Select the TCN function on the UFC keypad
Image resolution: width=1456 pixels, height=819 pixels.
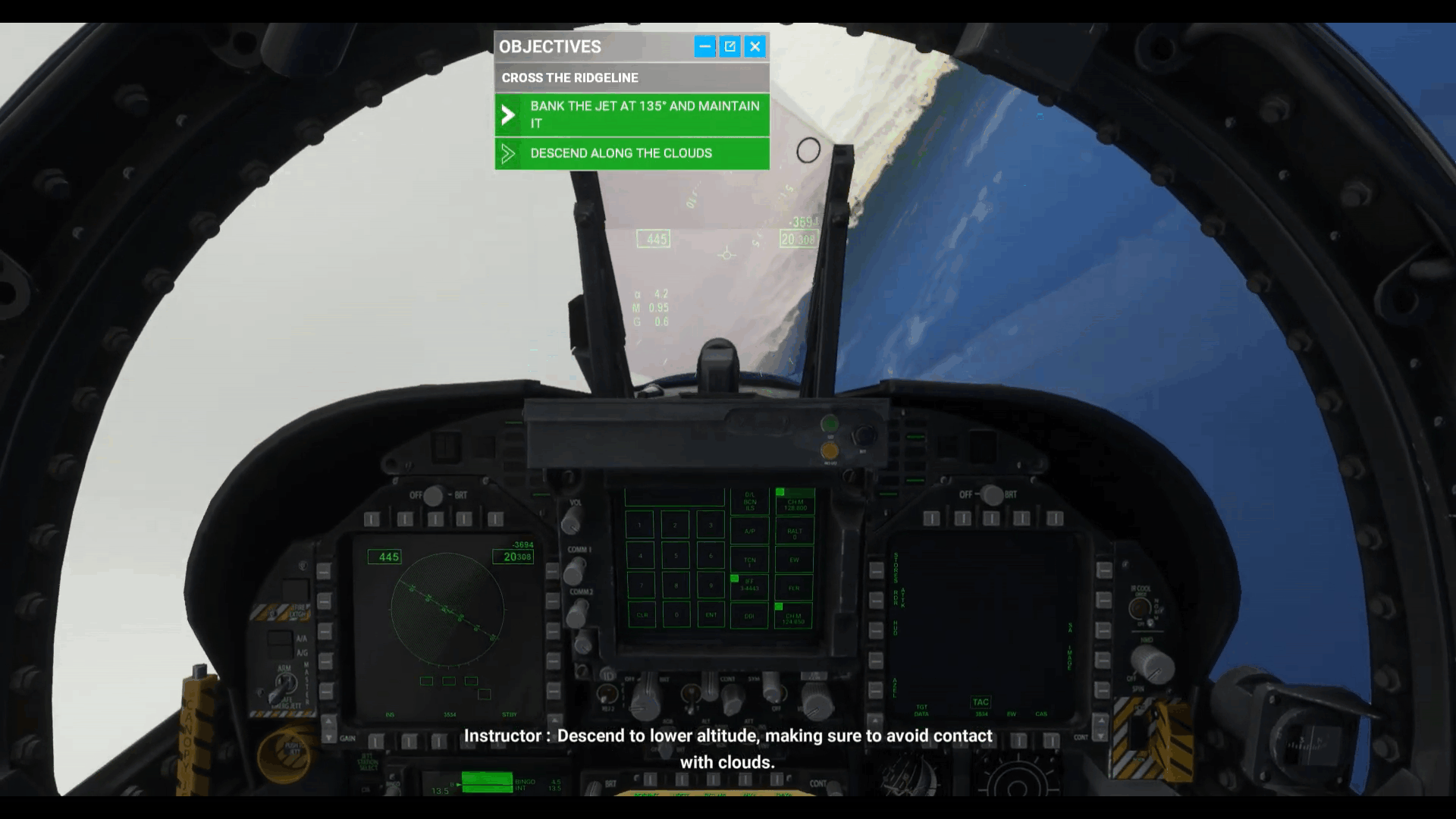tap(749, 561)
